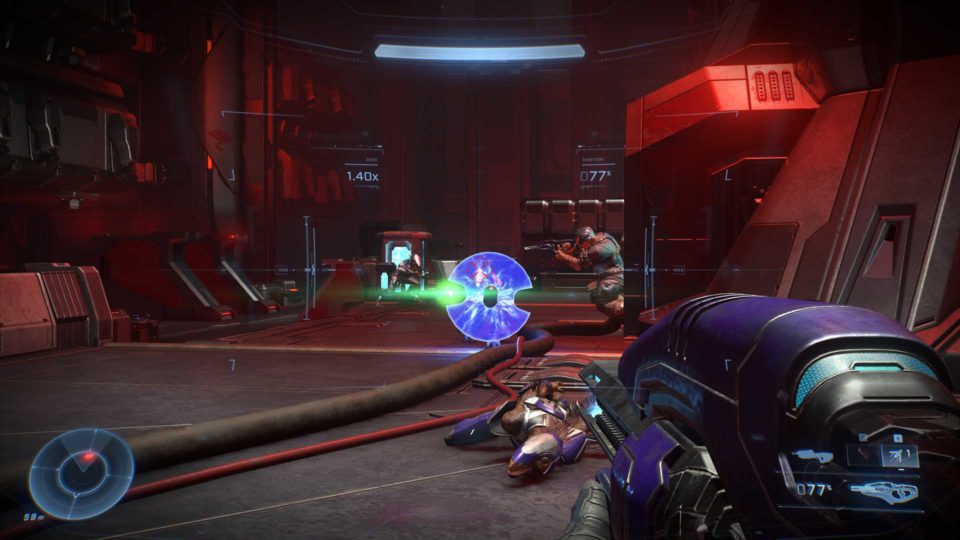This screenshot has height=540, width=960.
Task: Click the motion tracker radar
Action: coord(80,473)
